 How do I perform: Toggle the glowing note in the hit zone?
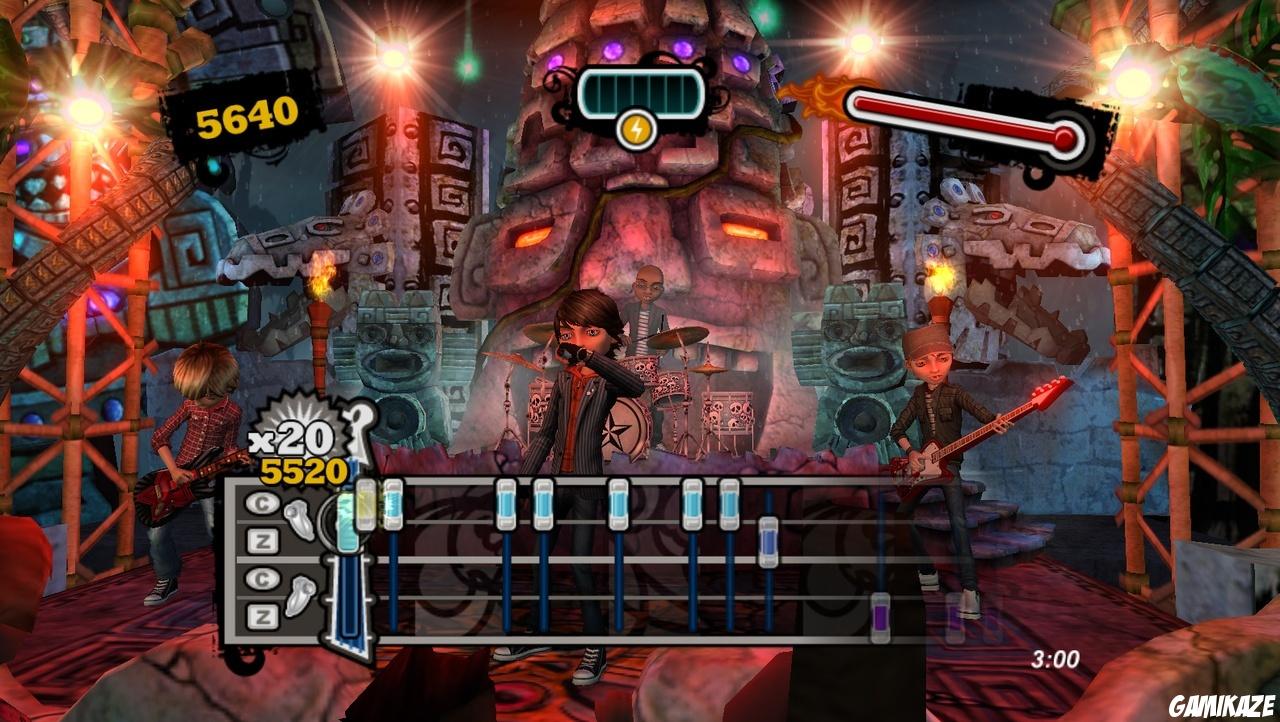pos(347,520)
